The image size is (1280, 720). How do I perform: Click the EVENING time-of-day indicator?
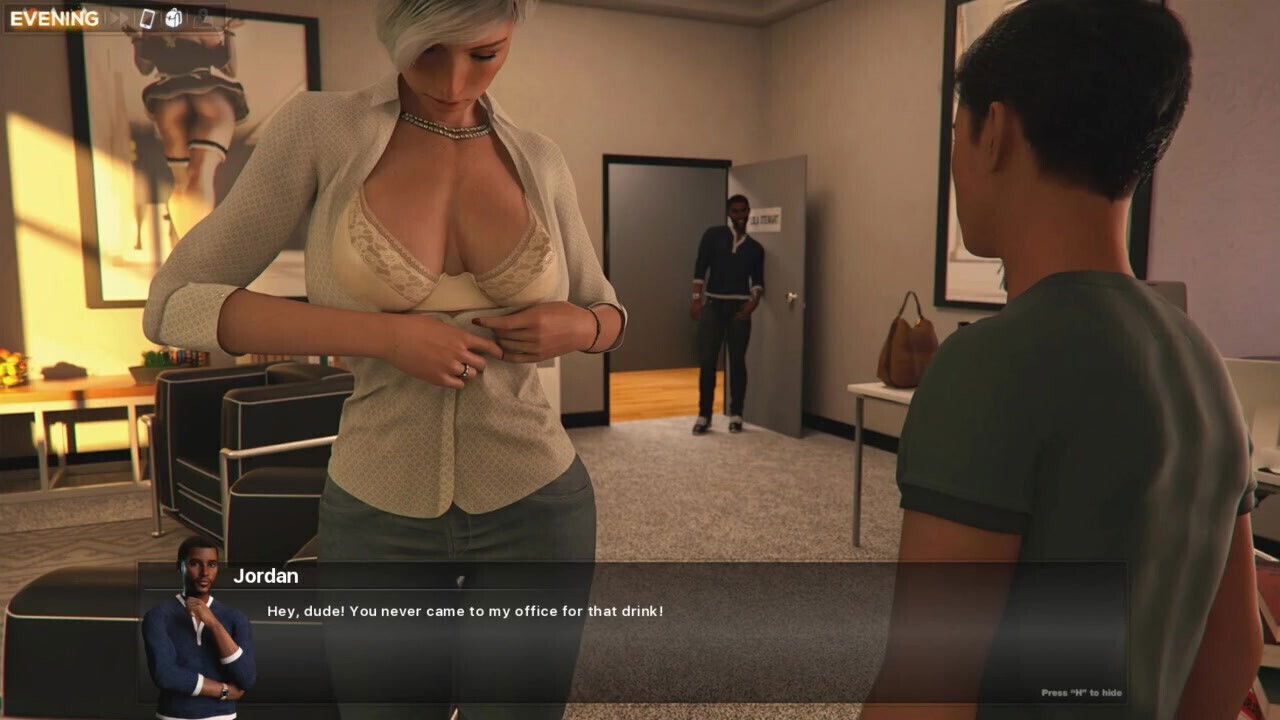57,17
